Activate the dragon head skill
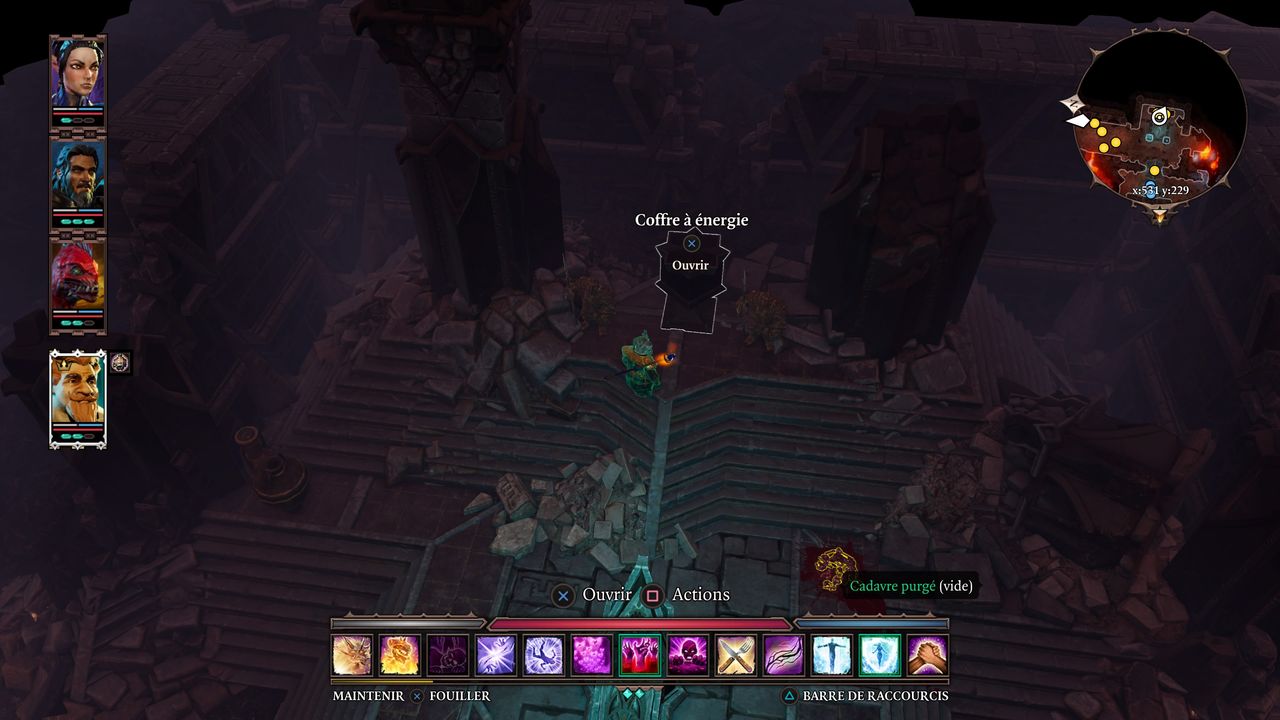1280x720 pixels. click(x=352, y=655)
